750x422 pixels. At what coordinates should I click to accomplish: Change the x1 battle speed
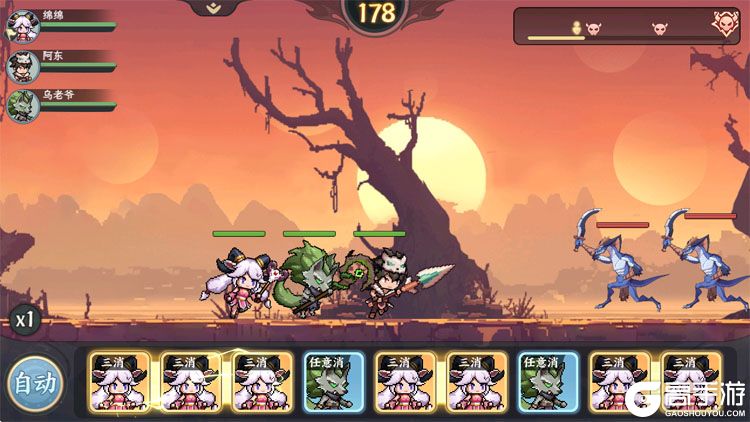[x=24, y=321]
